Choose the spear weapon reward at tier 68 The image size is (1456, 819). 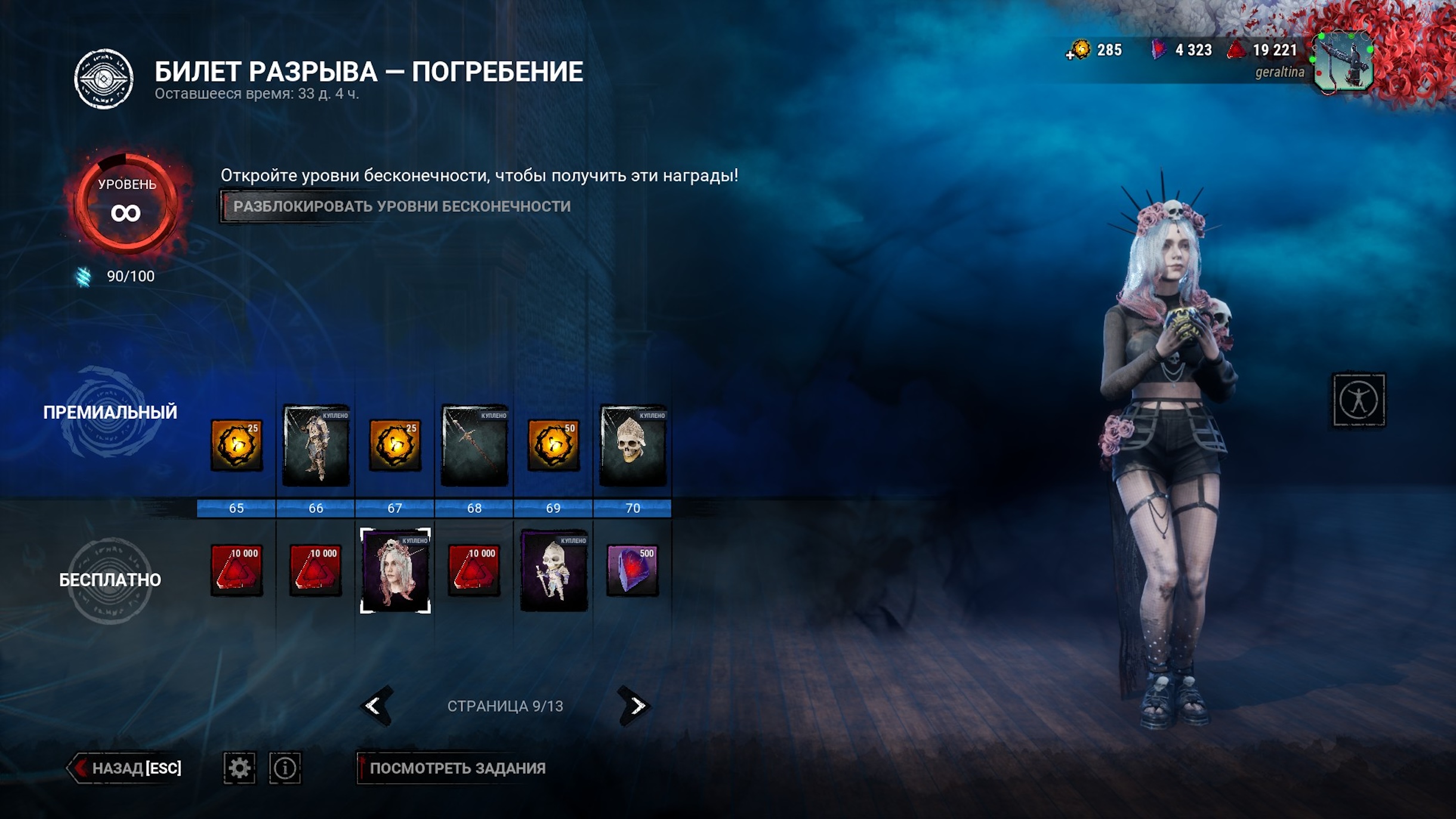click(x=474, y=445)
